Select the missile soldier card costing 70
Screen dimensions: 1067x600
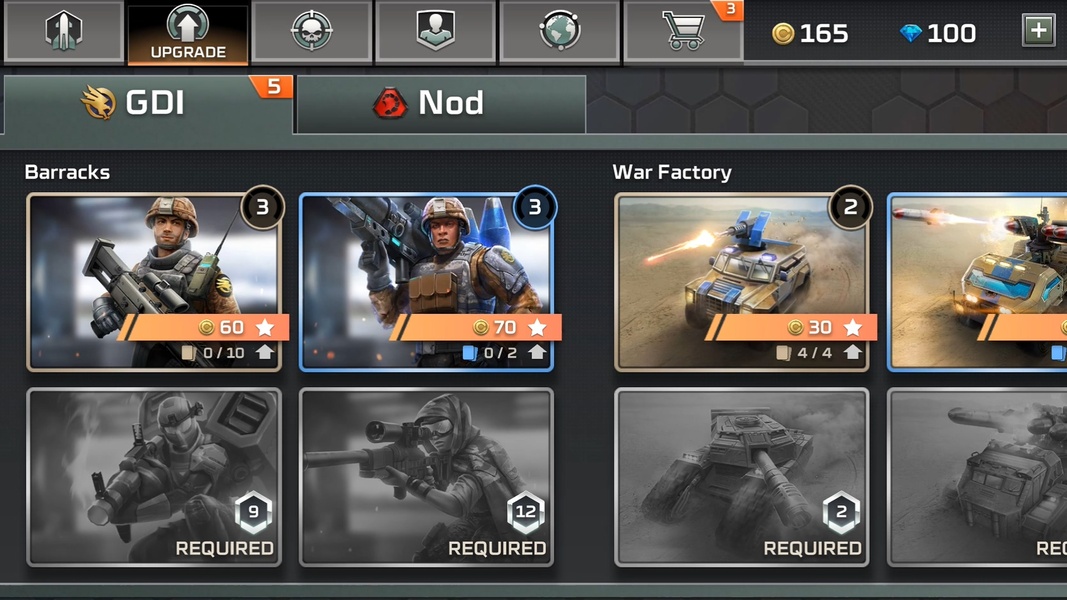[426, 281]
